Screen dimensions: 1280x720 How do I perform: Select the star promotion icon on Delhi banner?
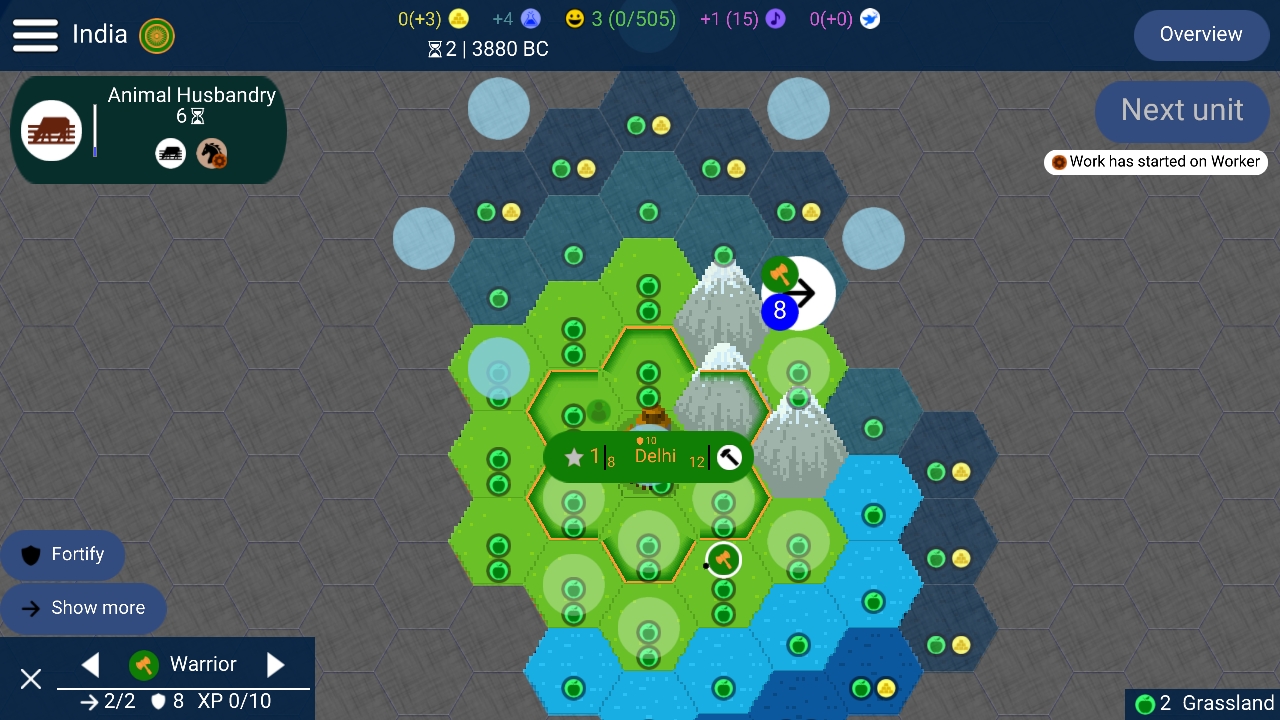click(x=575, y=457)
